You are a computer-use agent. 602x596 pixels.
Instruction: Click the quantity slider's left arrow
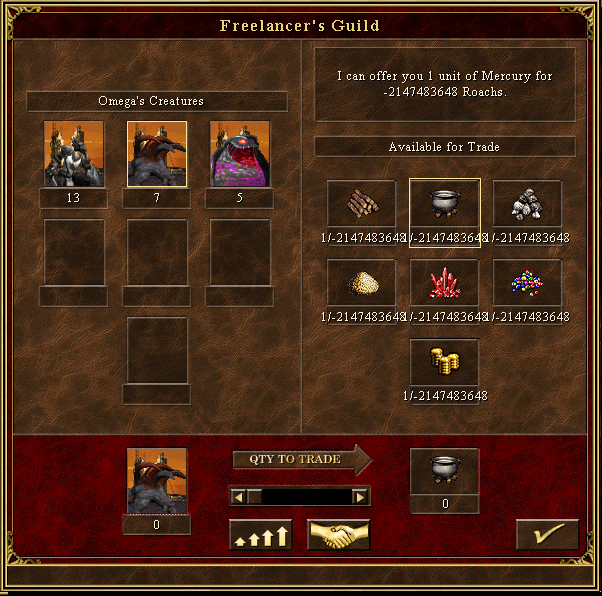coord(238,496)
